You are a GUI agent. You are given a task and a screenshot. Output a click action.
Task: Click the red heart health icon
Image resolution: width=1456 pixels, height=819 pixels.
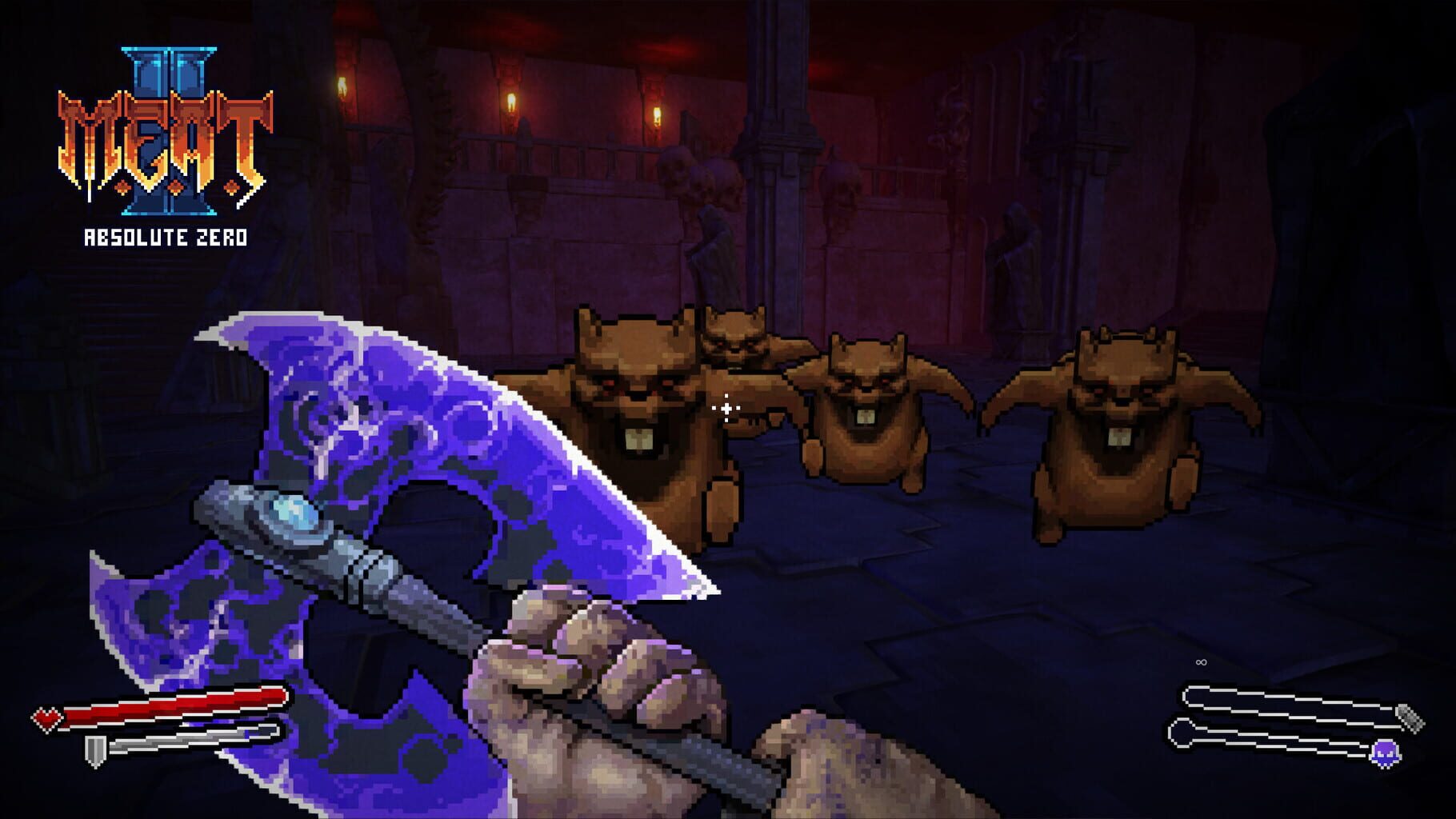[x=47, y=719]
